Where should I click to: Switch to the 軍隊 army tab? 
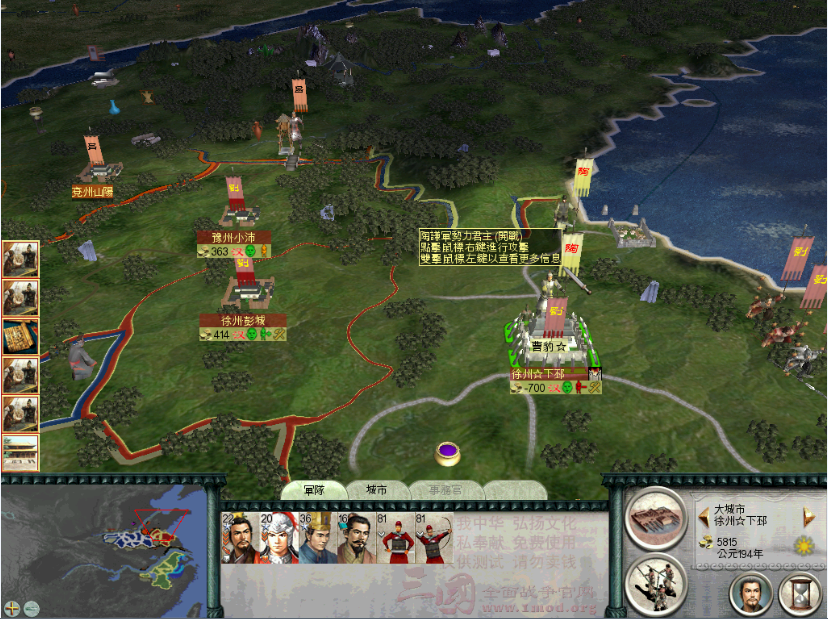pyautogui.click(x=315, y=490)
